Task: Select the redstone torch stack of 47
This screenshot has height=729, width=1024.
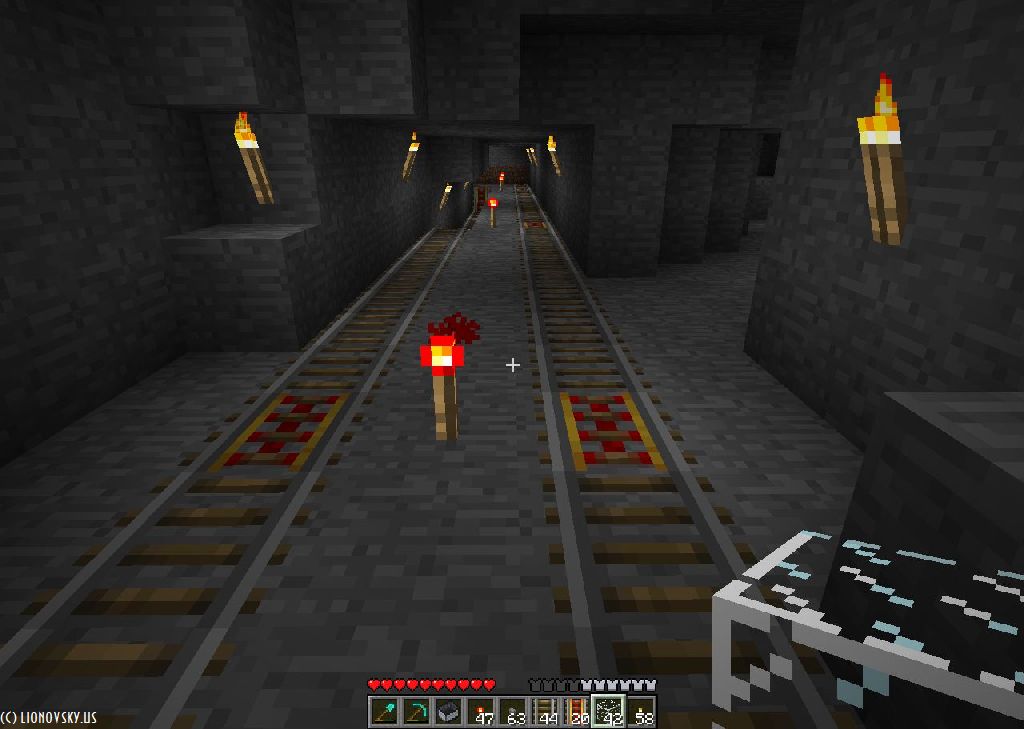Action: 480,712
